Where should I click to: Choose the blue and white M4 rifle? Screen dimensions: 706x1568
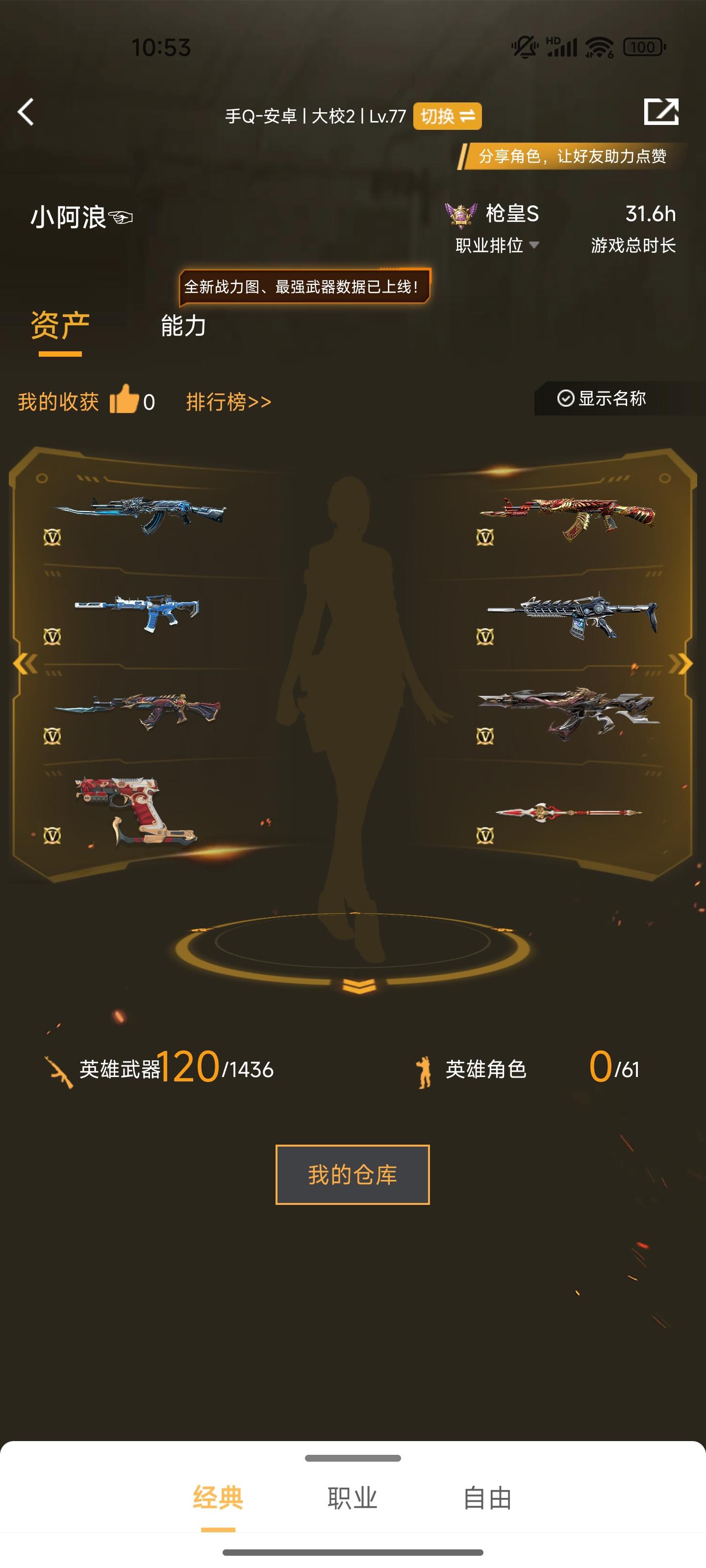(x=138, y=611)
